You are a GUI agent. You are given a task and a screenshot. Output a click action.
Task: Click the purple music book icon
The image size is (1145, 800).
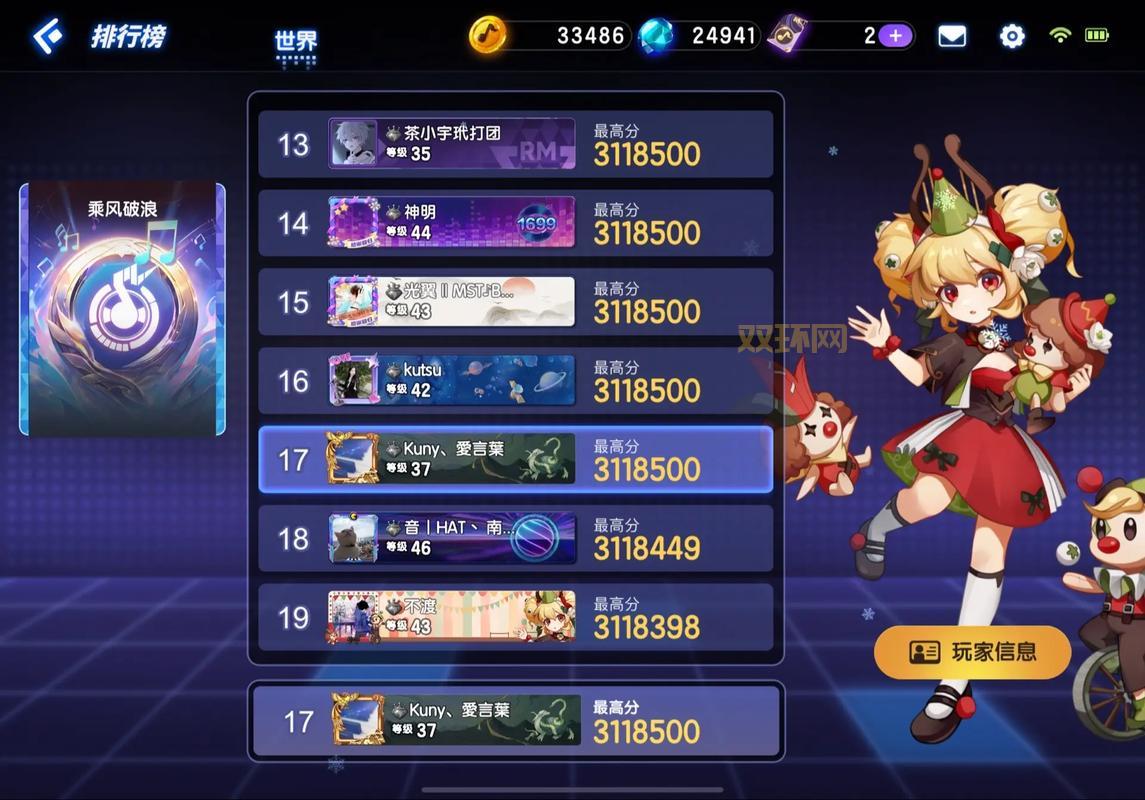click(788, 36)
